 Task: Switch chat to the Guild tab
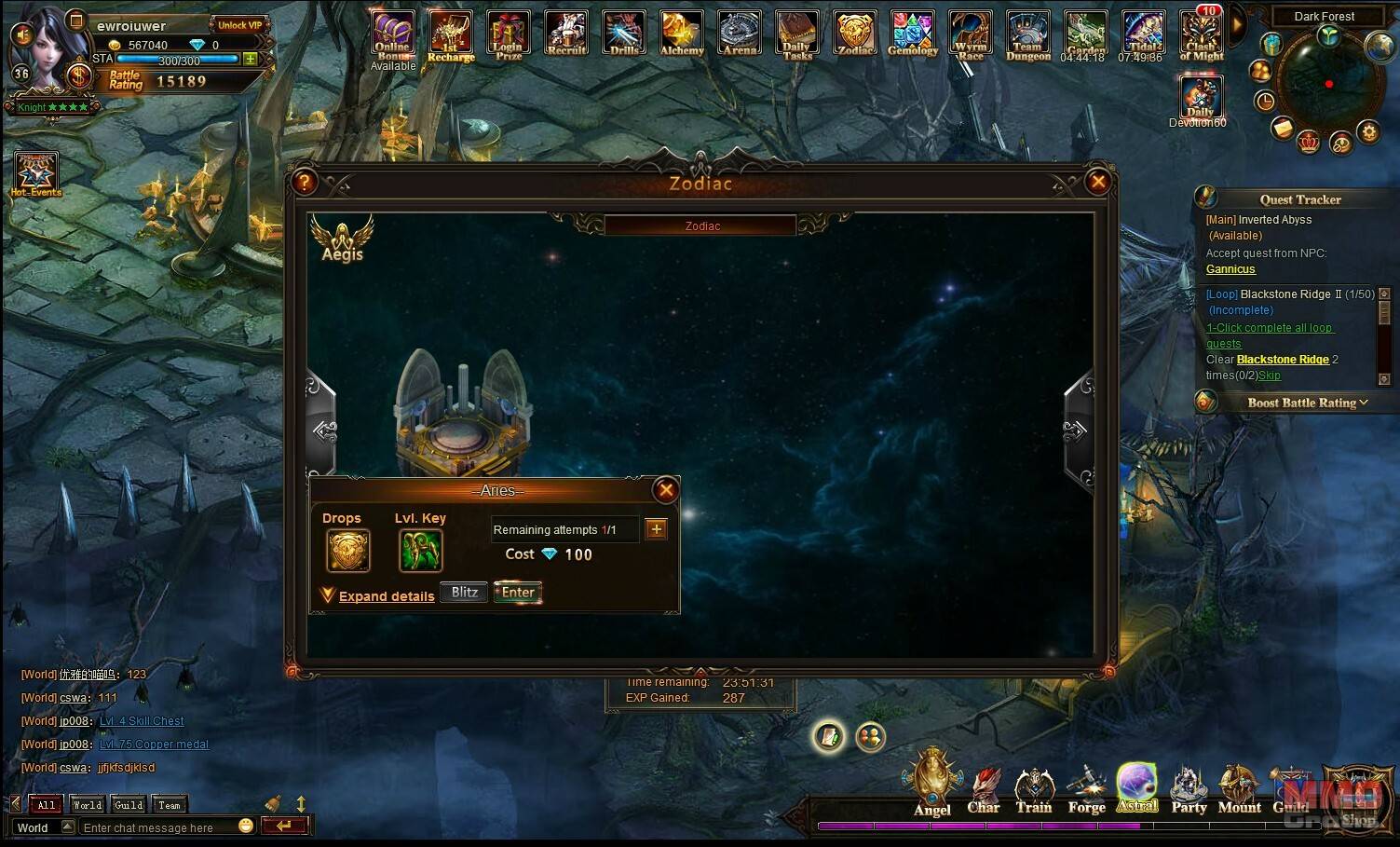tap(129, 805)
